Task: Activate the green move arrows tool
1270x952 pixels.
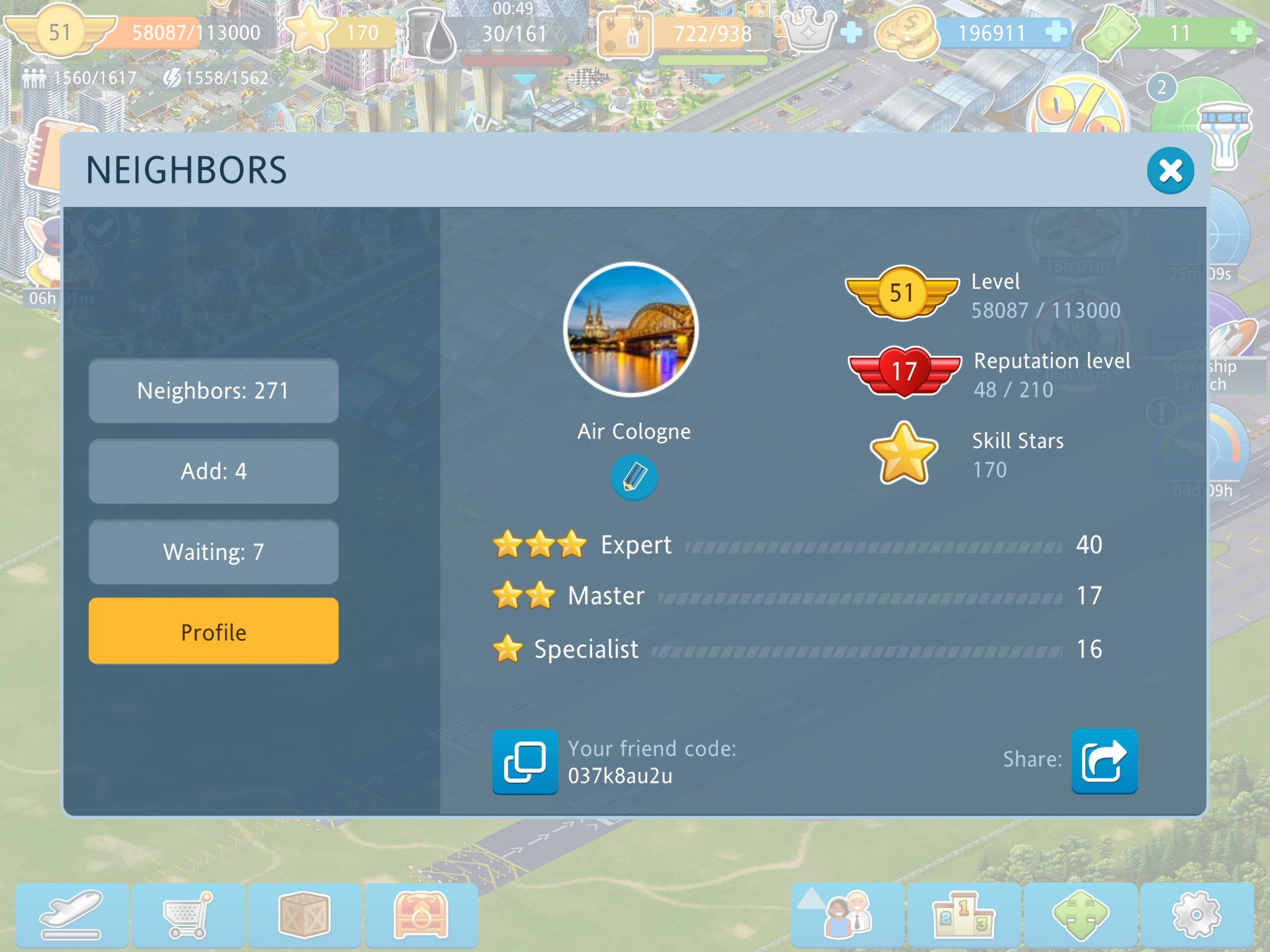Action: 1080,915
